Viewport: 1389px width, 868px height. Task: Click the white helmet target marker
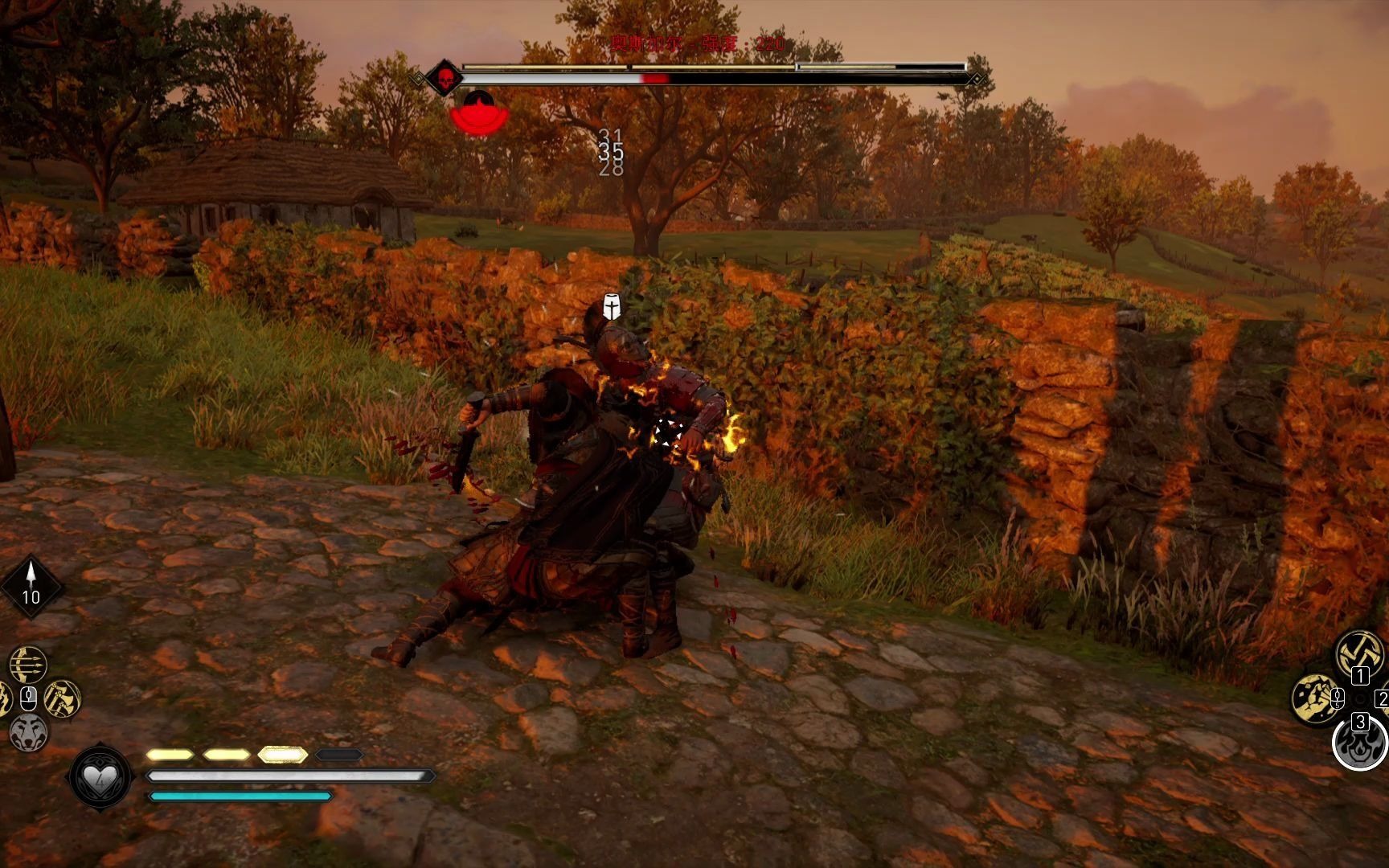[x=612, y=307]
